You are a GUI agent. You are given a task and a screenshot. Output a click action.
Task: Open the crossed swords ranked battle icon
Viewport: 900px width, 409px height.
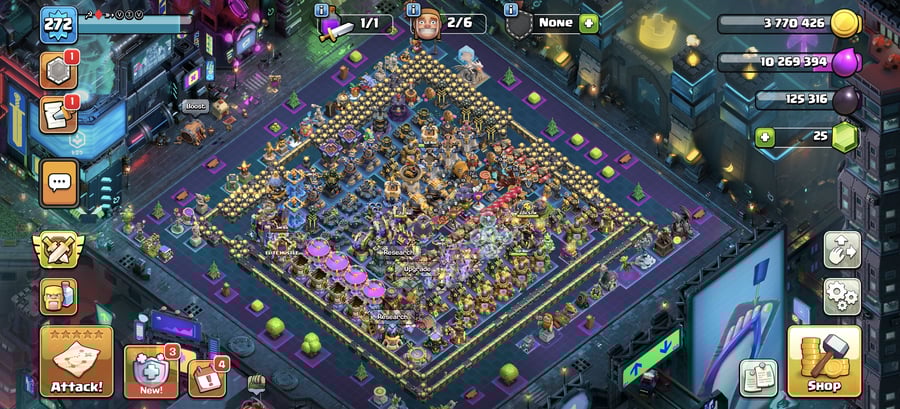pos(59,250)
